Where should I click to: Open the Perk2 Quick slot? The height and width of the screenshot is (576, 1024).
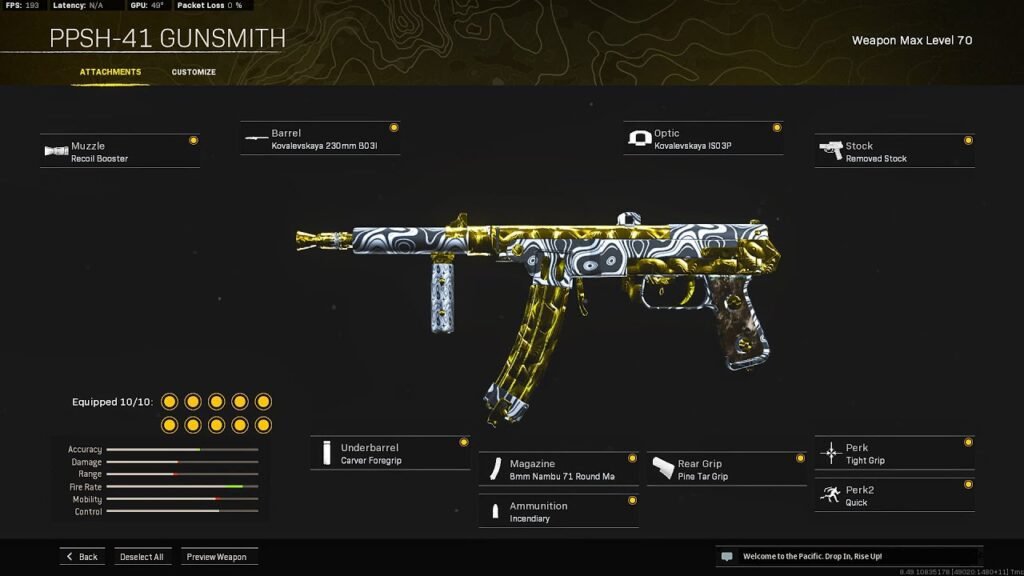pos(894,496)
